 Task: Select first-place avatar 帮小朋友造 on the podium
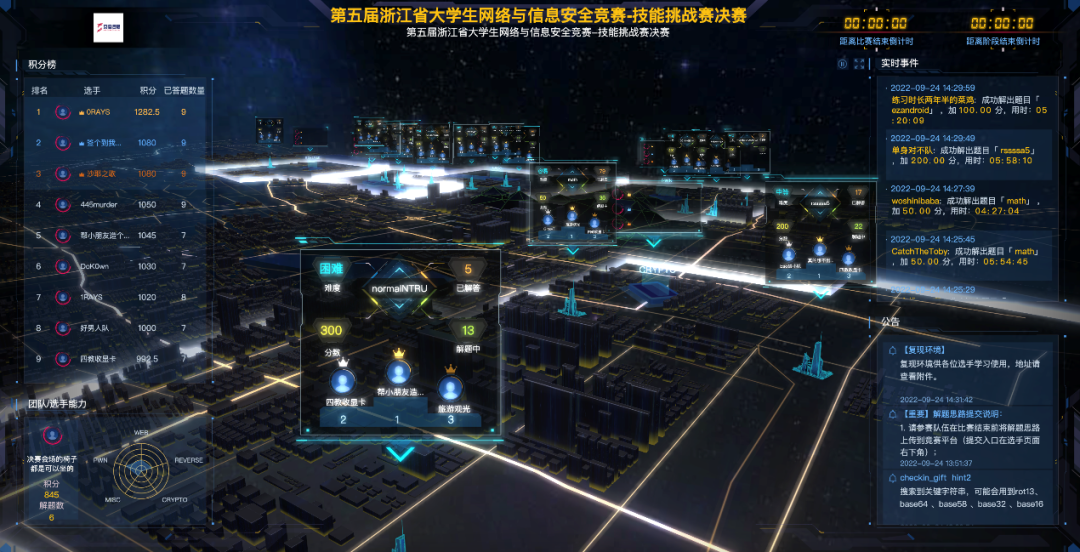(400, 374)
